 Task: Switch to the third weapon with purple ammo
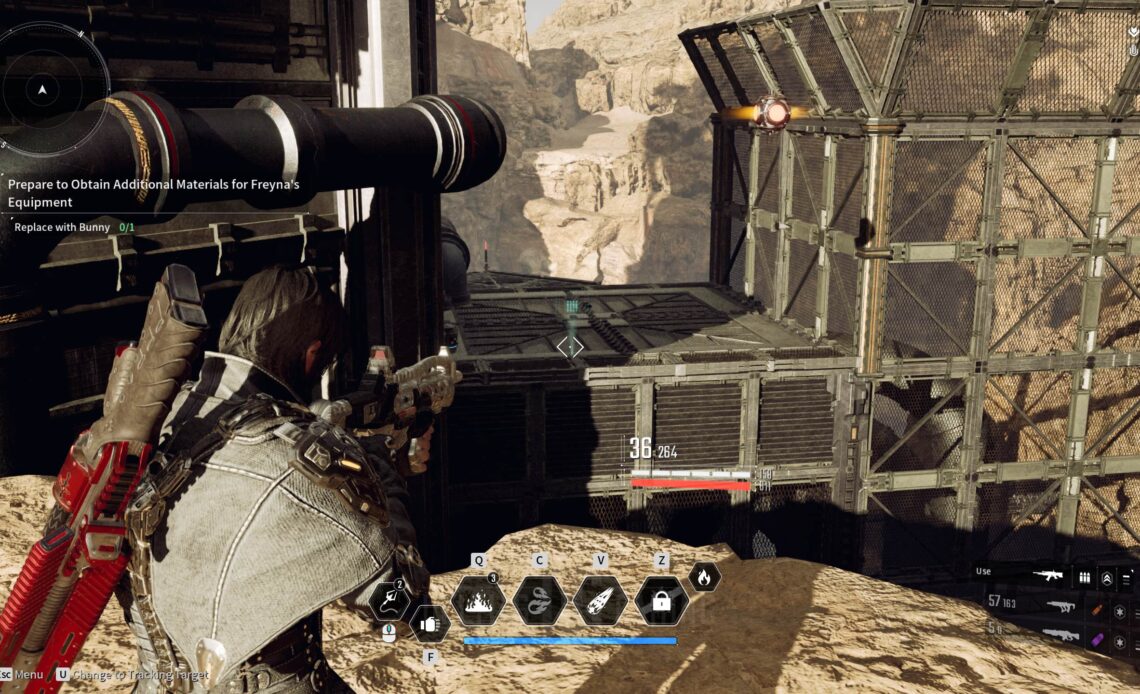(x=1059, y=635)
